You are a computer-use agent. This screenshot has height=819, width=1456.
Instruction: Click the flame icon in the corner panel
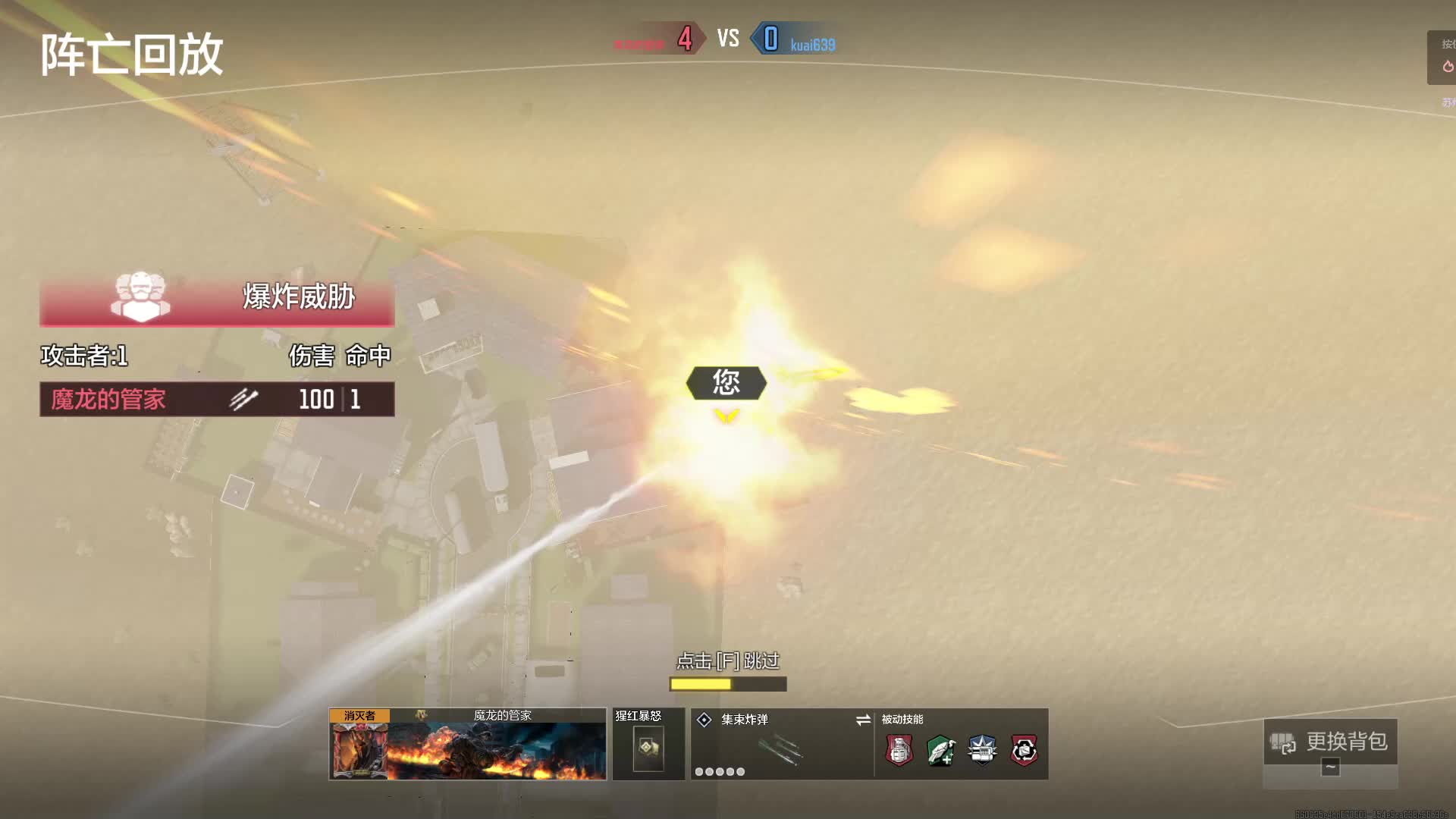coord(1448,67)
